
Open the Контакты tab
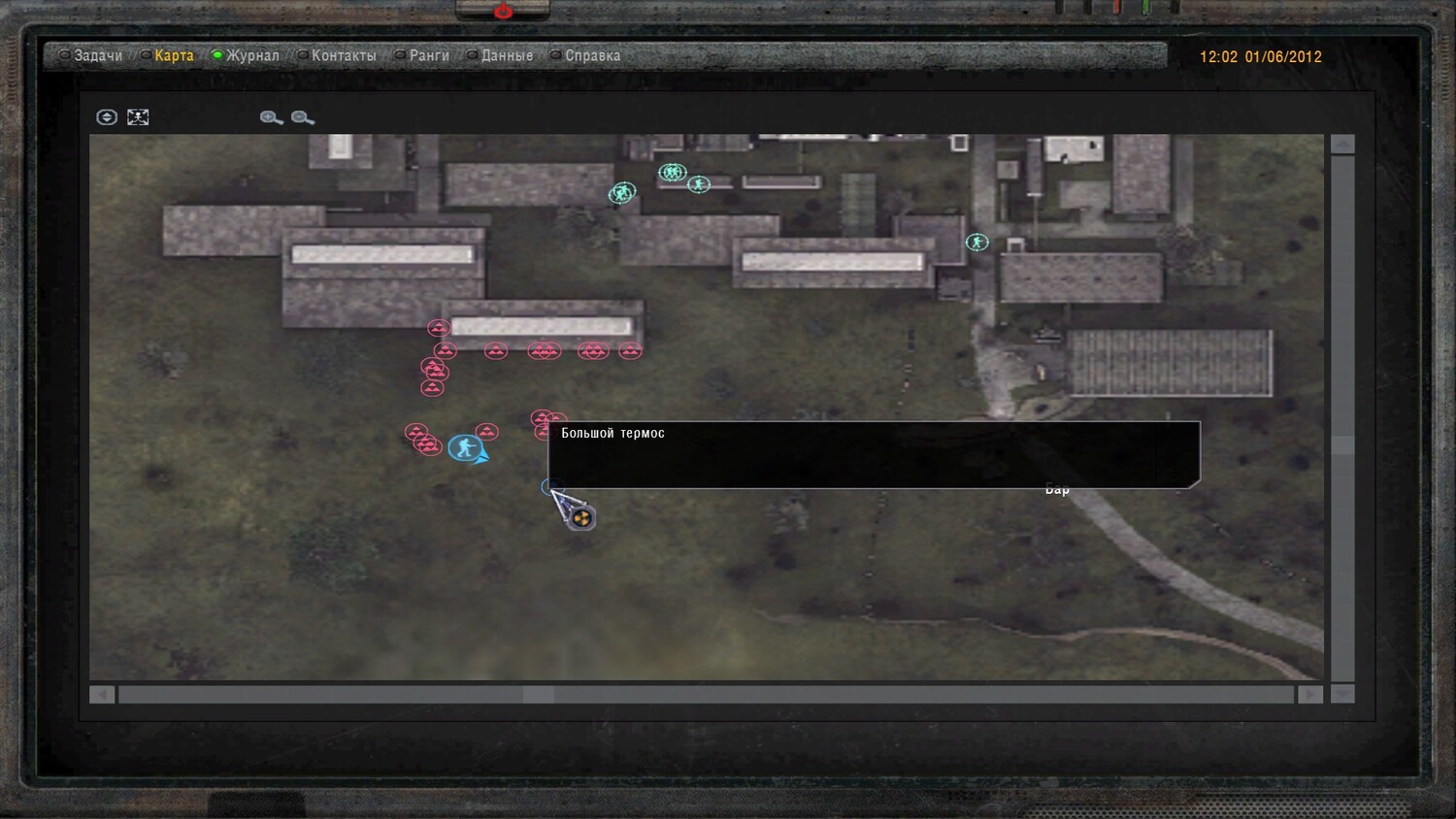pos(343,55)
